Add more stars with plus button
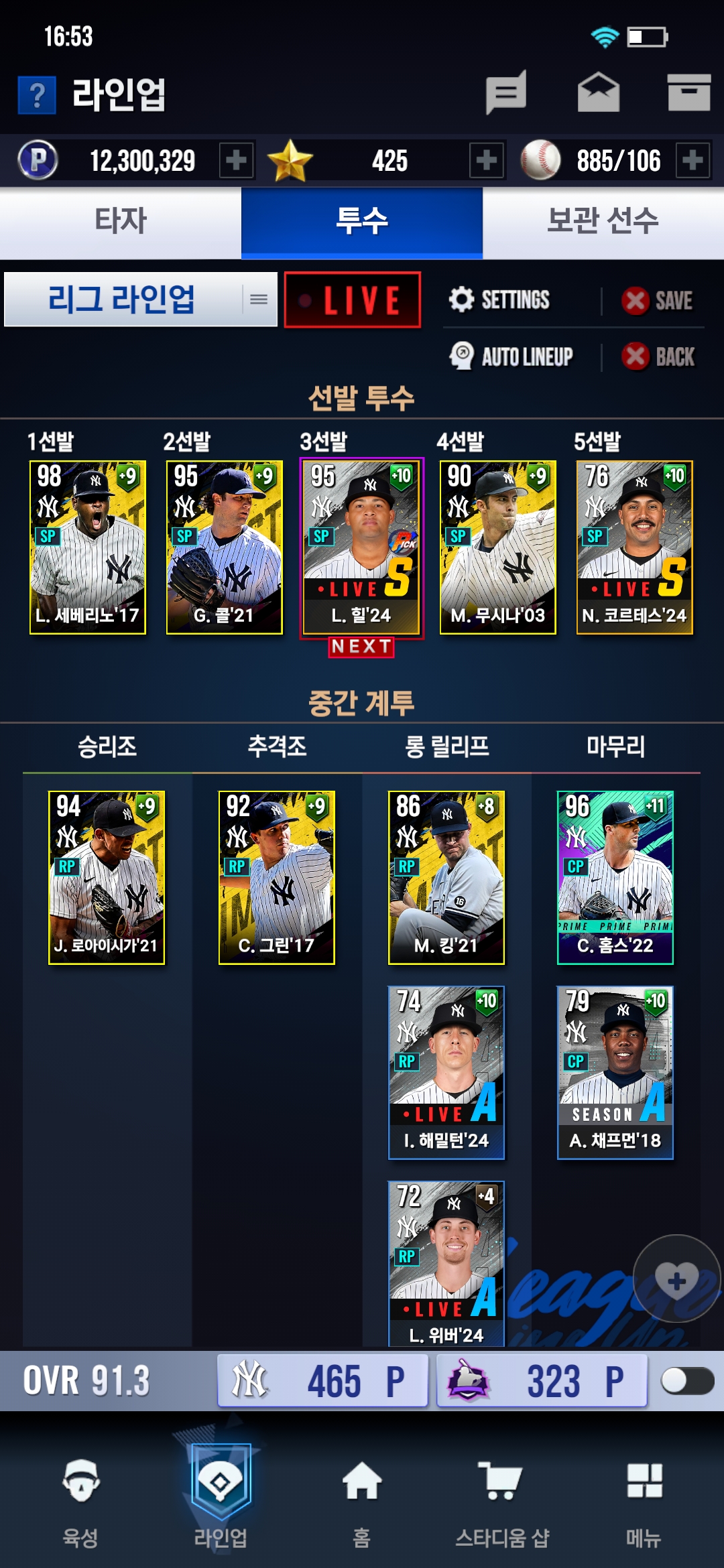 coord(487,160)
